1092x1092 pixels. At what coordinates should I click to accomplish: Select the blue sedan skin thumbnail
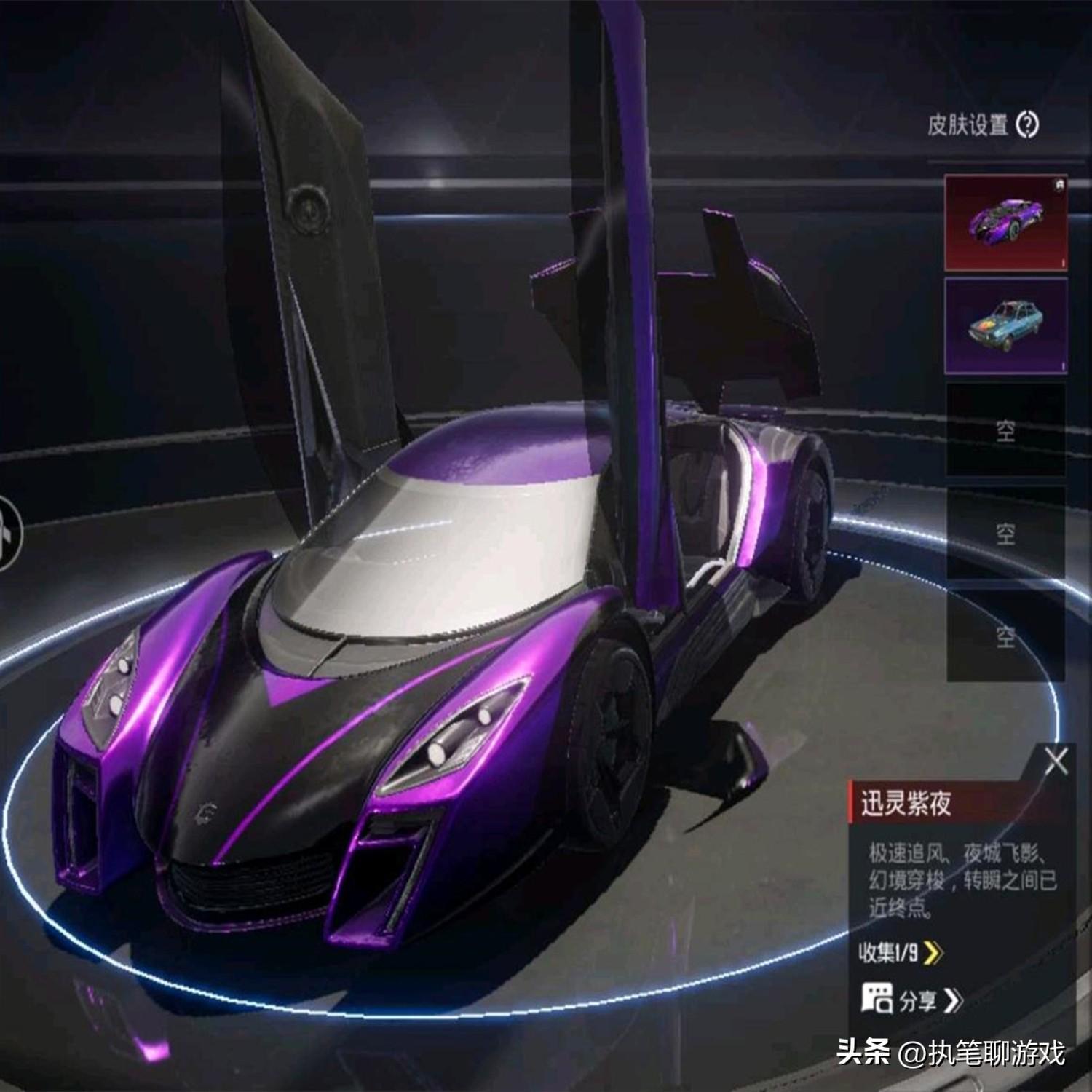tap(1005, 325)
